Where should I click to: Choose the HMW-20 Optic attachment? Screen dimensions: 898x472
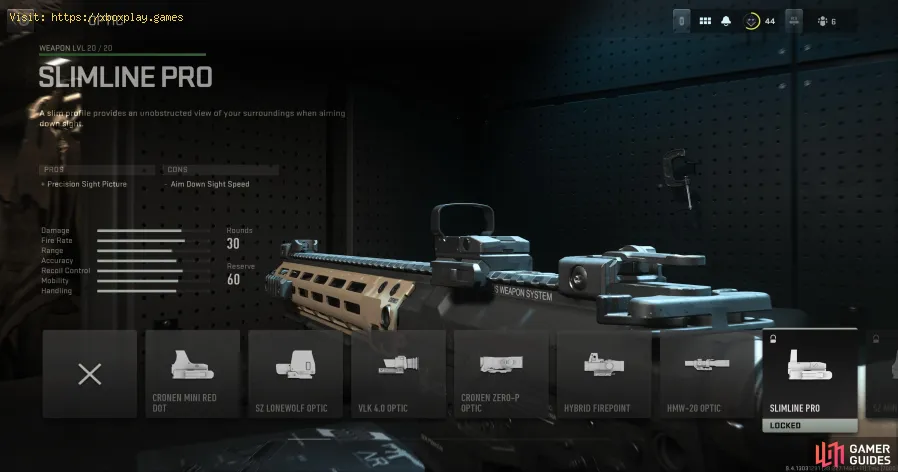pyautogui.click(x=708, y=375)
